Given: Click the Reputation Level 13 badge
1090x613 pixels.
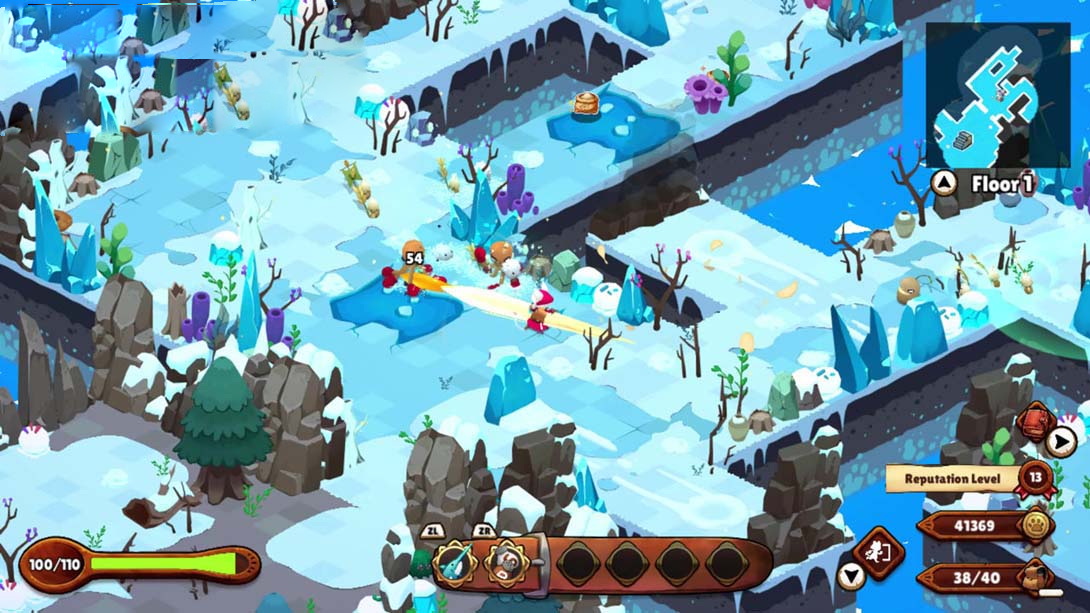Looking at the screenshot, I should [x=1036, y=477].
